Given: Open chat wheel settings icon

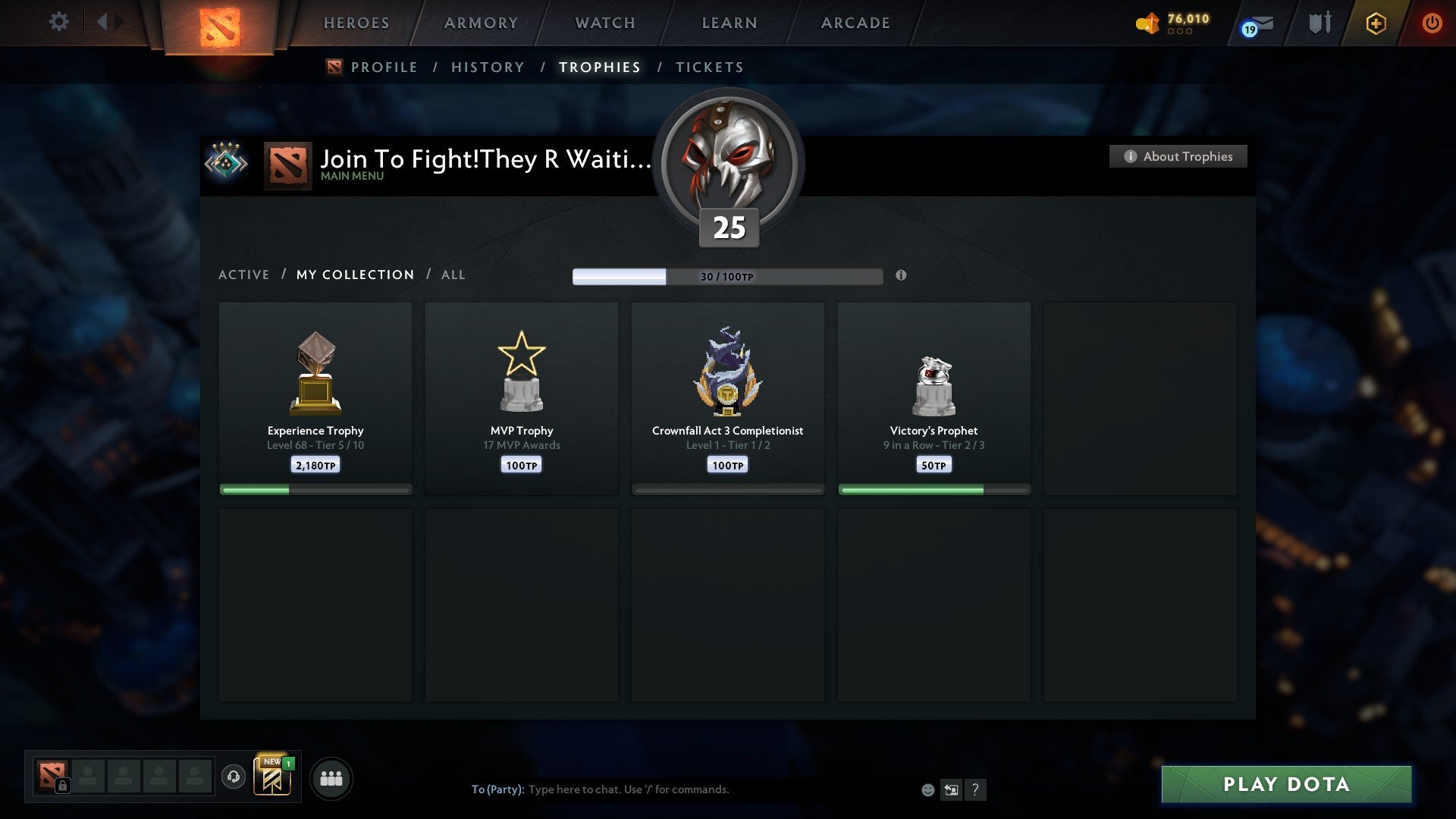Looking at the screenshot, I should click(x=952, y=789).
